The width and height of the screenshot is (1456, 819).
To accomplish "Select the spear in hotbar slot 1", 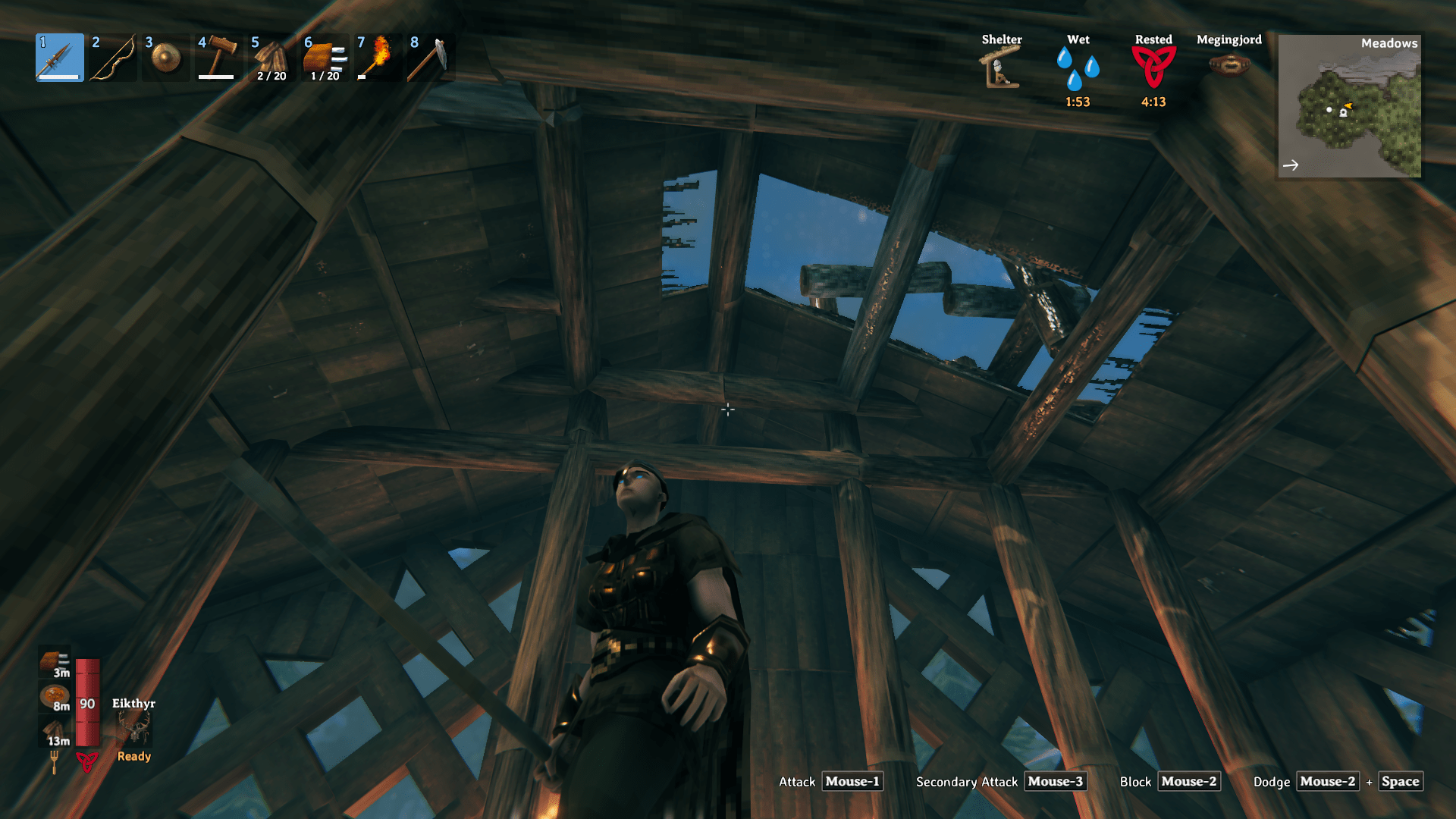I will [59, 57].
